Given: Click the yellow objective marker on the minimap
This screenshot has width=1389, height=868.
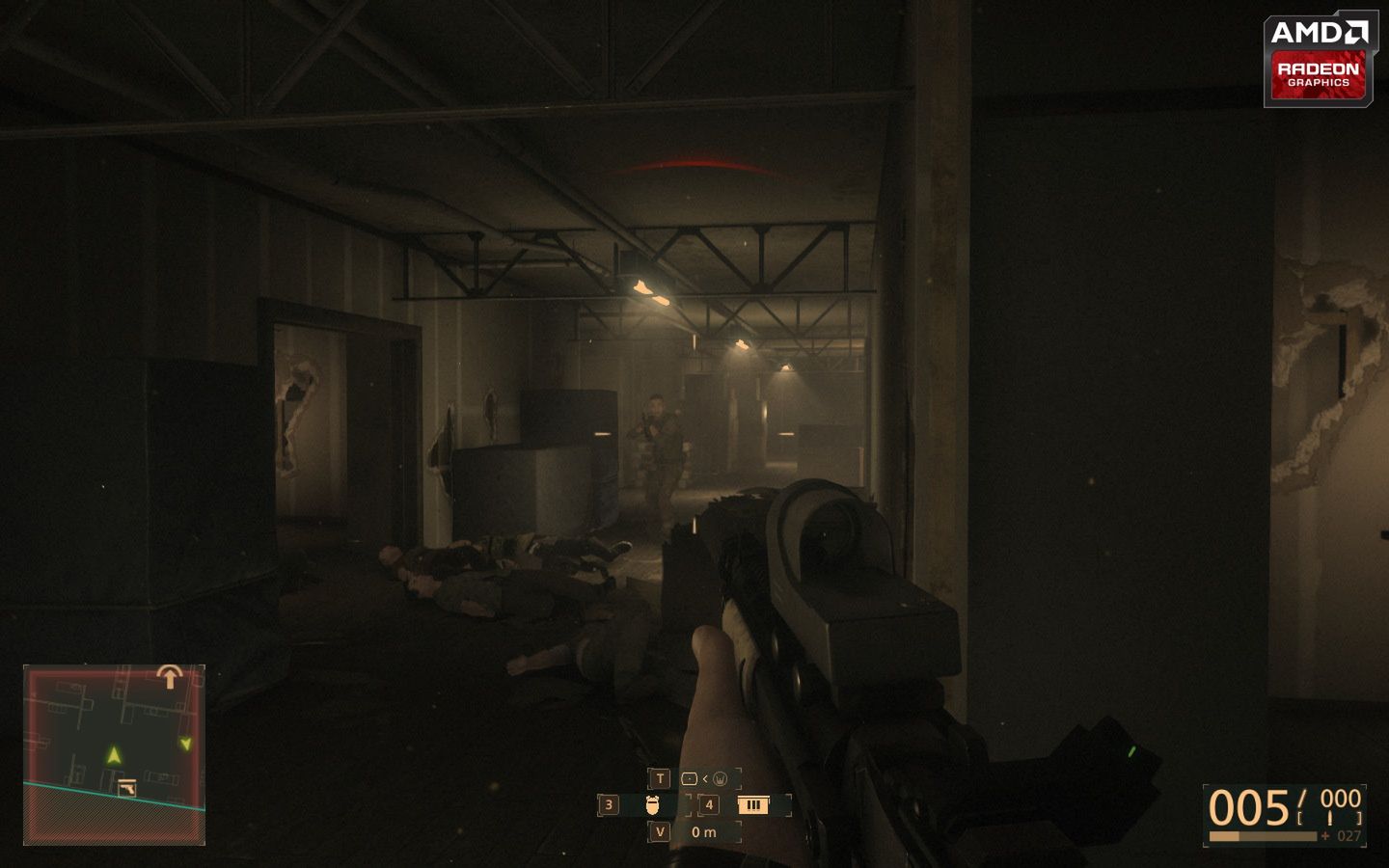Looking at the screenshot, I should (184, 743).
